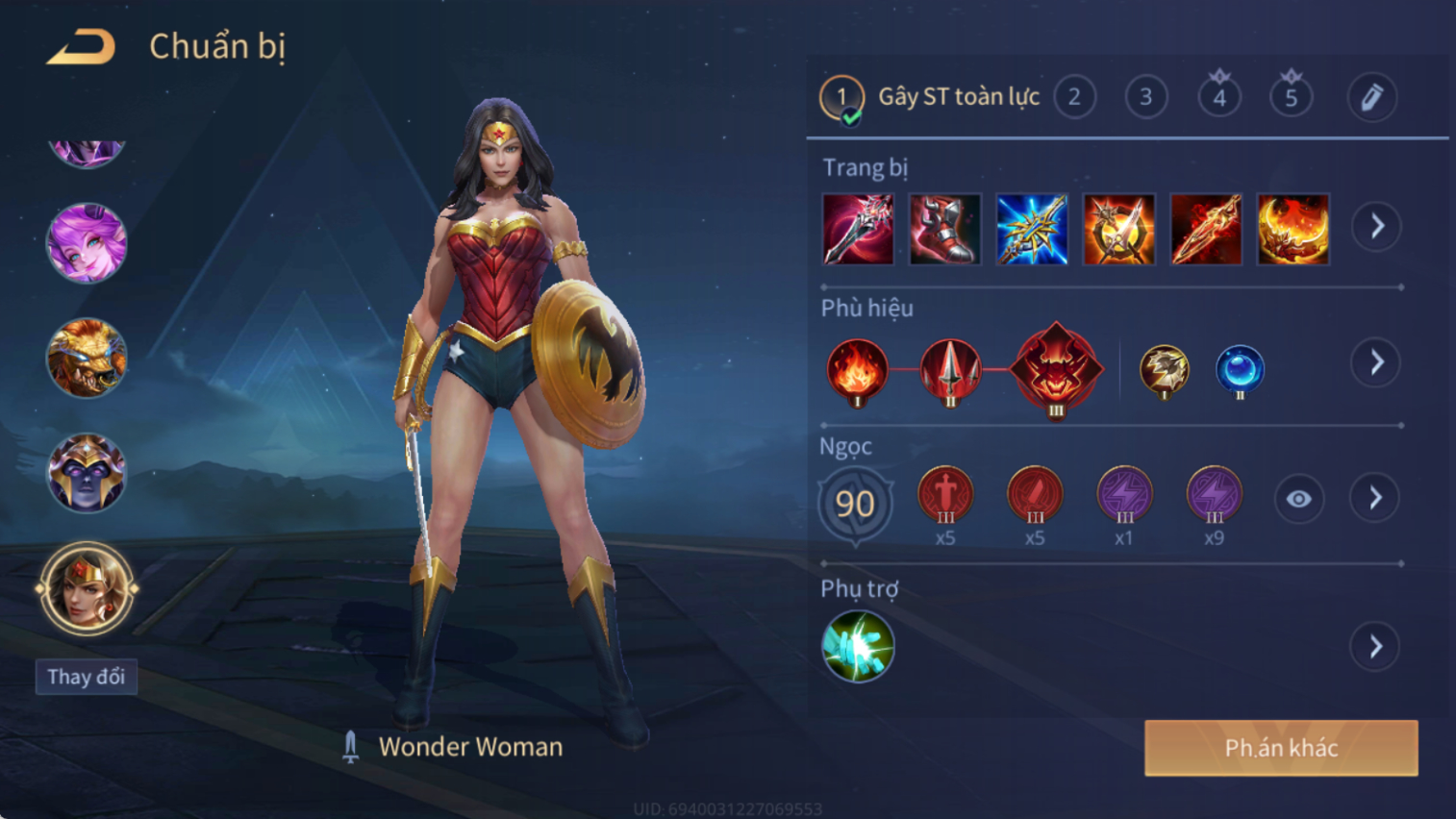Expand the Trang bị equipment section arrow
The height and width of the screenshot is (819, 1456).
[x=1376, y=227]
